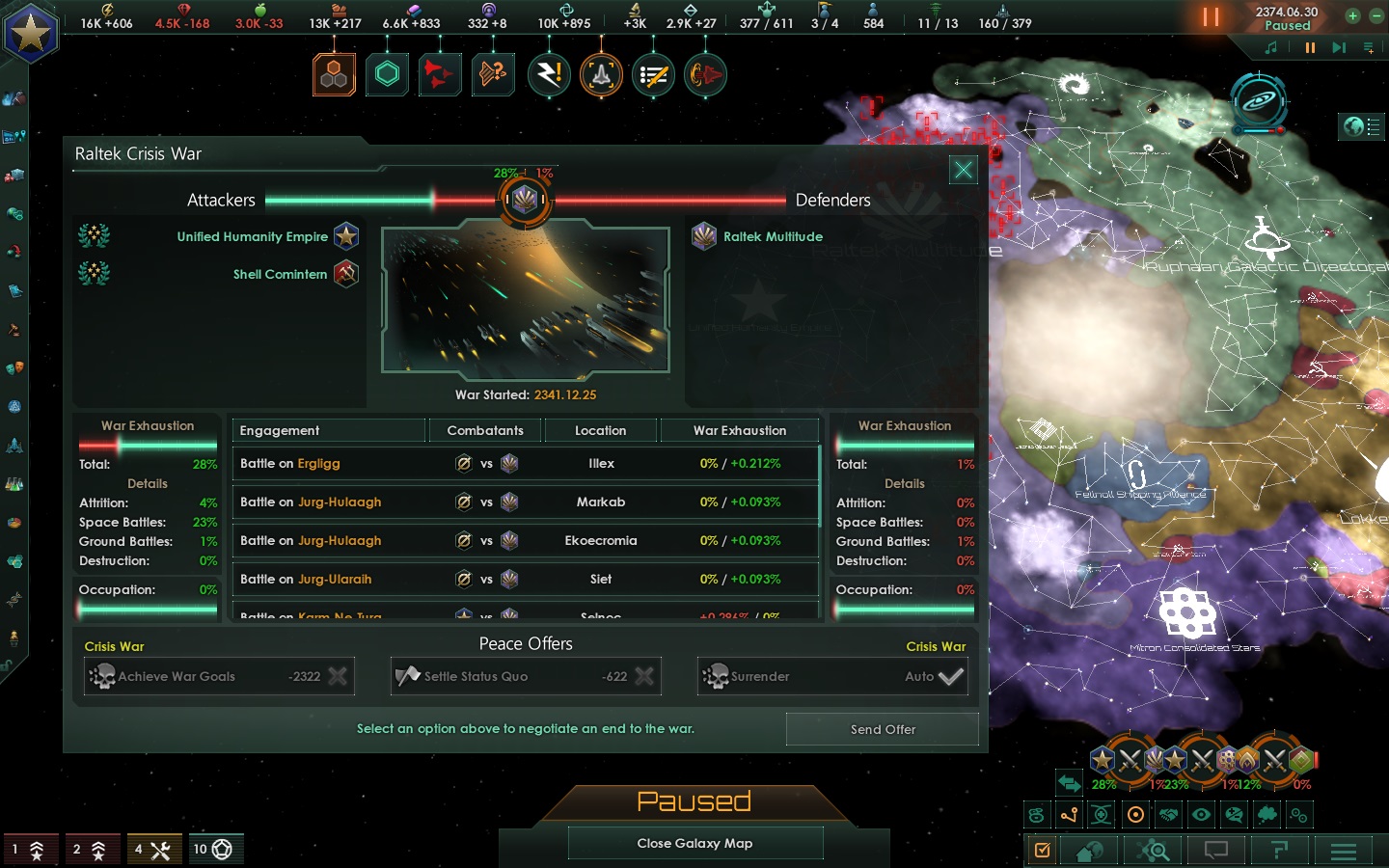This screenshot has height=868, width=1389.
Task: Select the red fleet strike craft icon
Action: click(x=440, y=74)
